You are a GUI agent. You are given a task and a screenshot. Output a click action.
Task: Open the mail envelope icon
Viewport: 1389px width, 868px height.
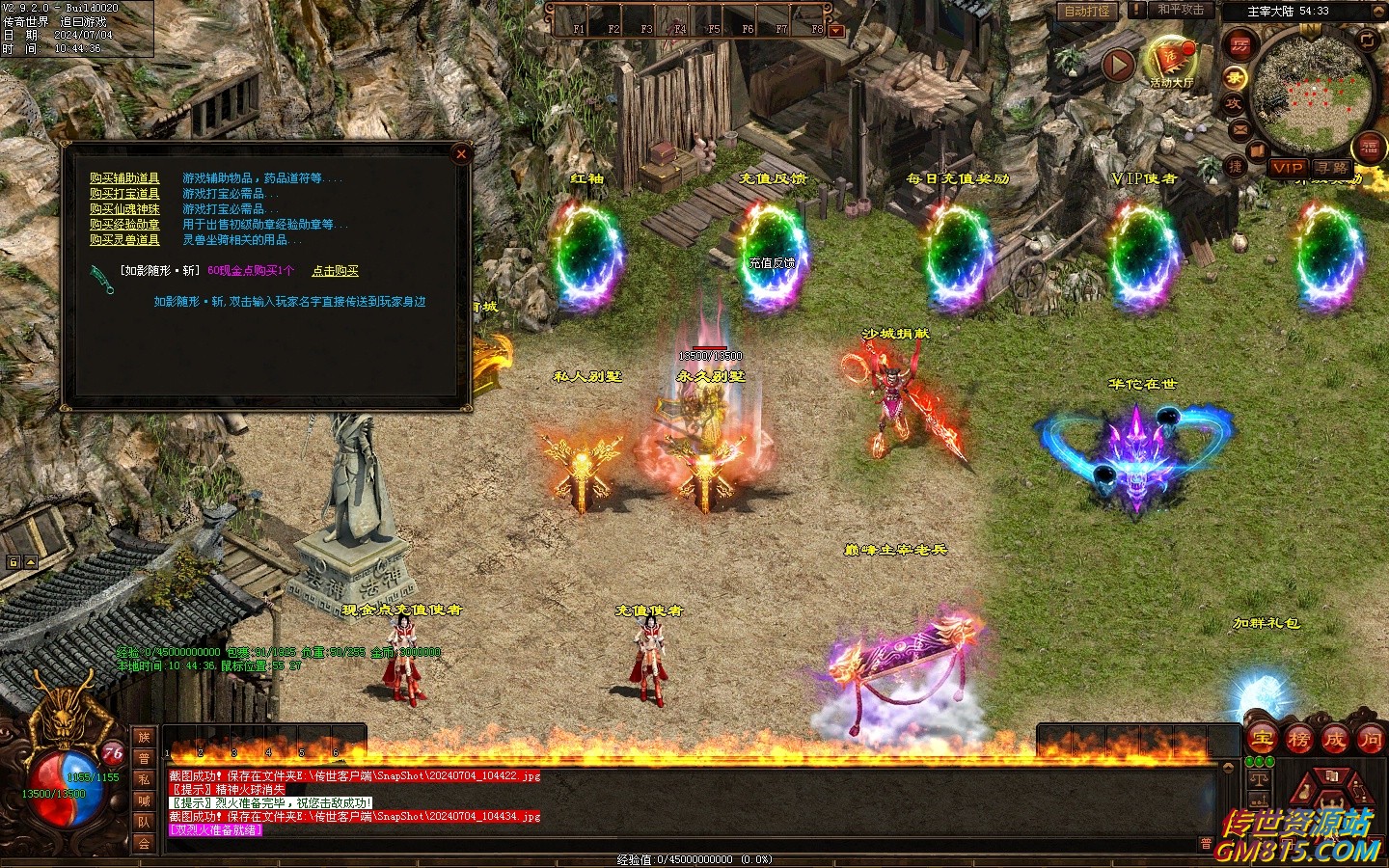coord(1239,129)
